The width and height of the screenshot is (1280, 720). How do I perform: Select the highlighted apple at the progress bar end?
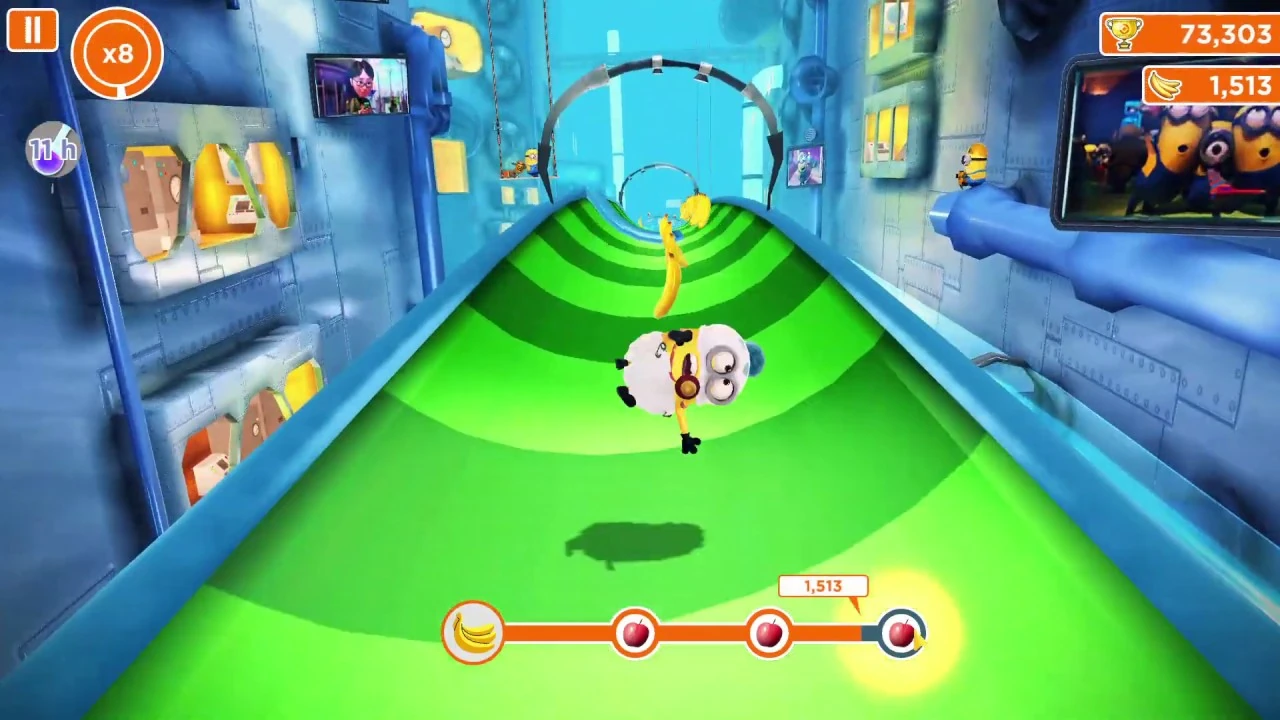903,630
